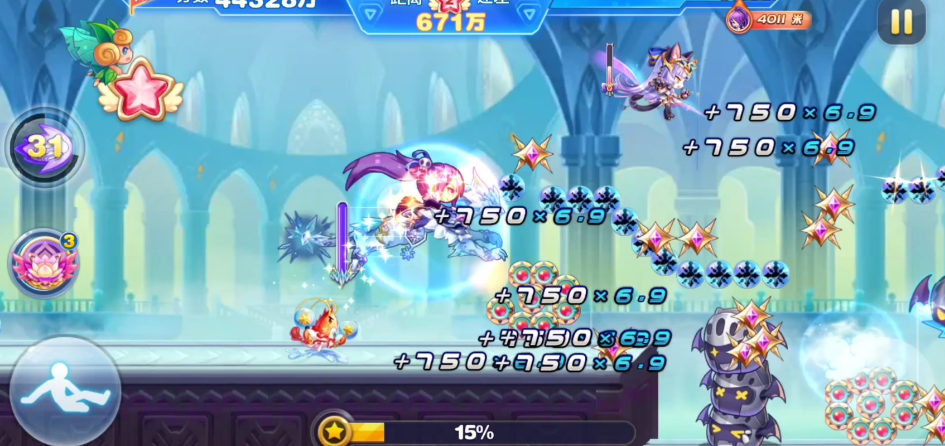Viewport: 945px width, 446px height.
Task: Tap the slide action button
Action: (64, 391)
